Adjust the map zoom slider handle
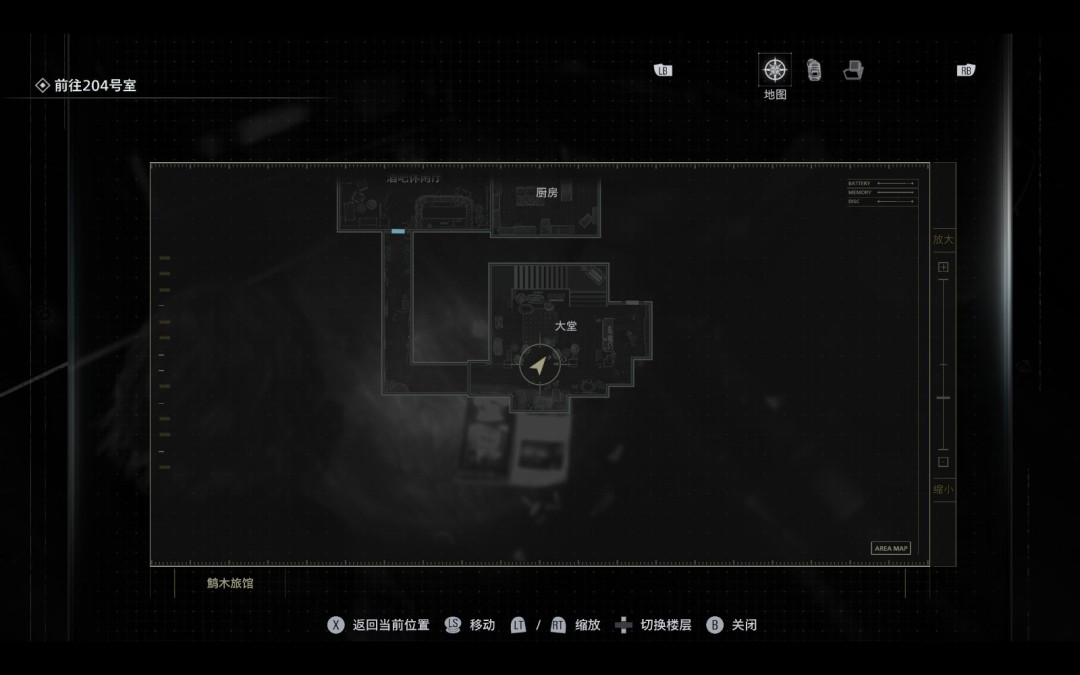The width and height of the screenshot is (1080, 675). [x=943, y=398]
